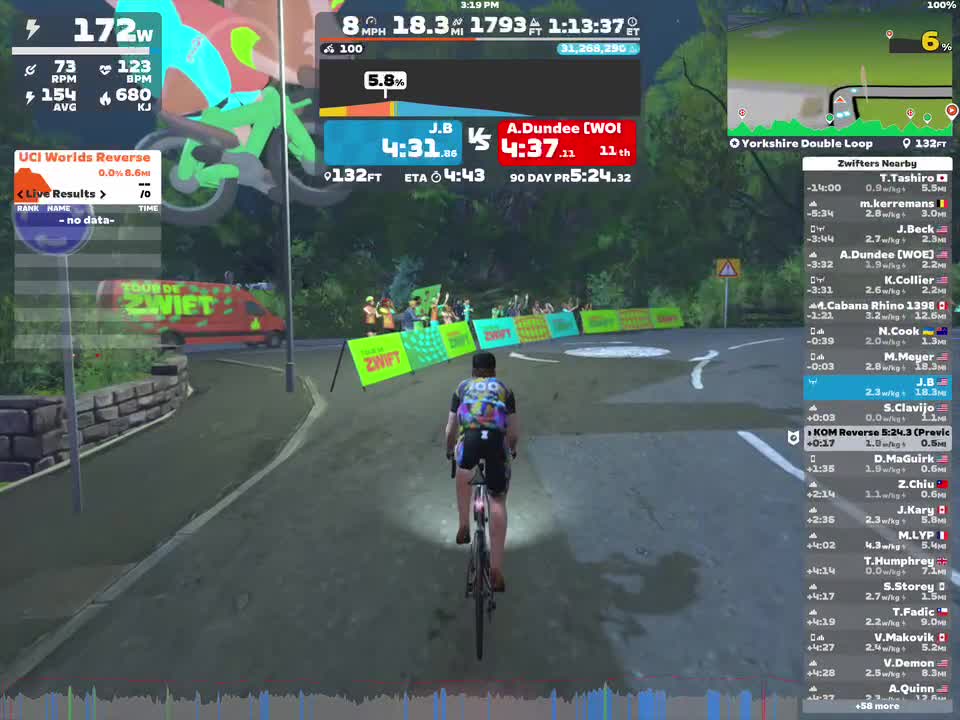Select M.LYP rider row
The width and height of the screenshot is (960, 720).
877,540
